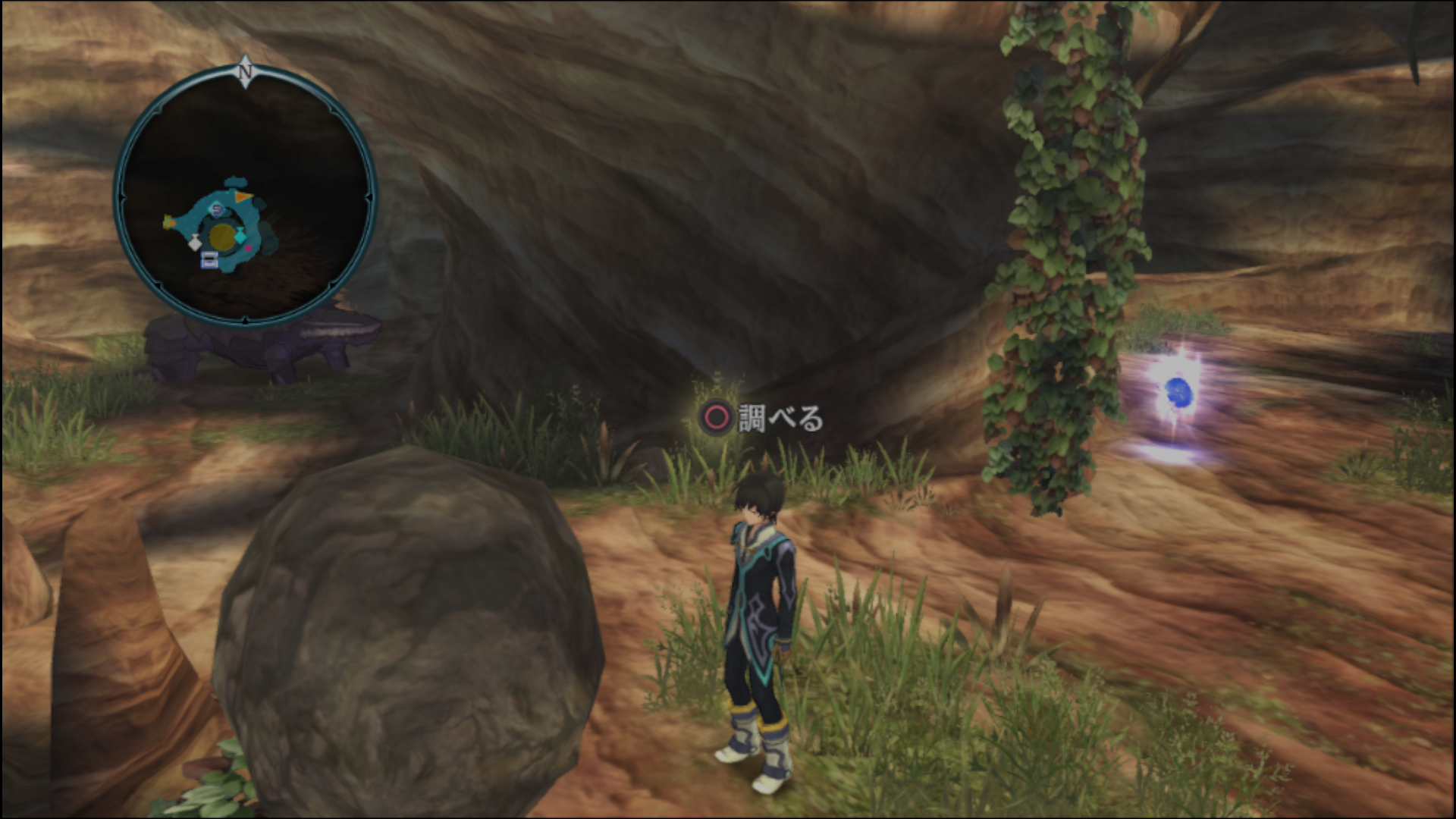The width and height of the screenshot is (1456, 819).
Task: Click the cyan diamond marker on the minimap
Action: pyautogui.click(x=240, y=237)
